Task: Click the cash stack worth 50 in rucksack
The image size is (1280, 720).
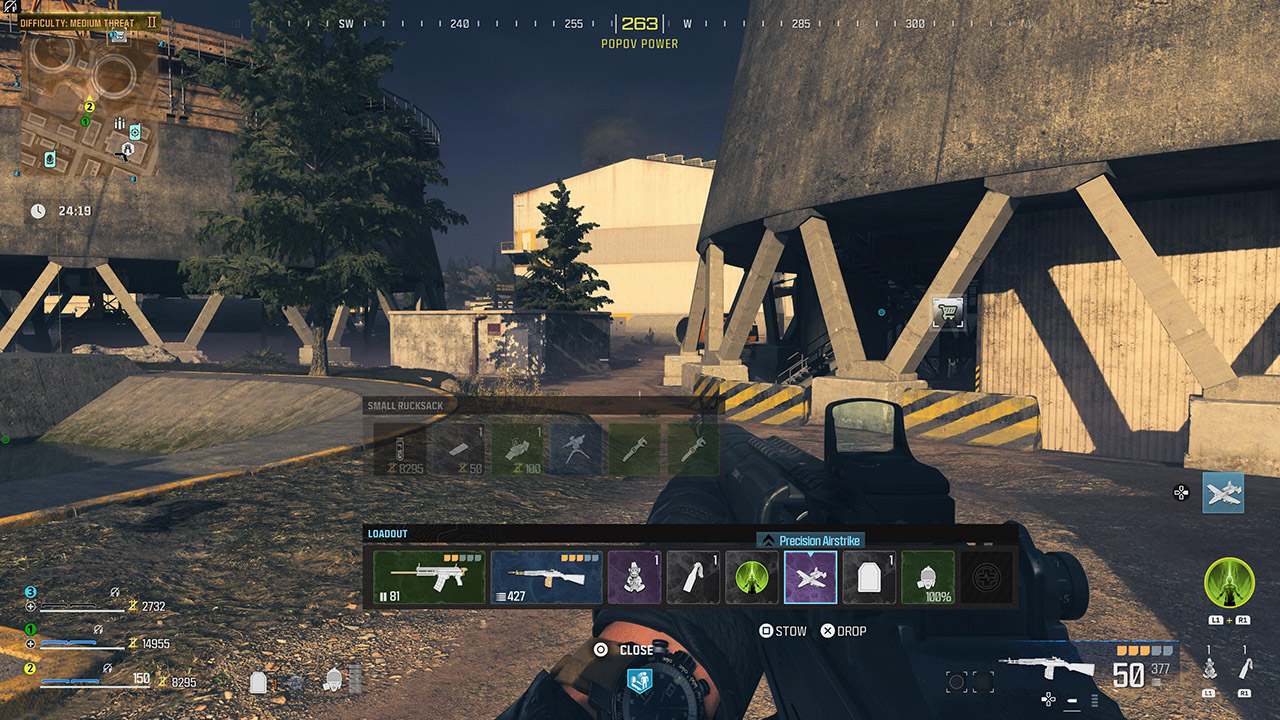Action: [x=460, y=448]
